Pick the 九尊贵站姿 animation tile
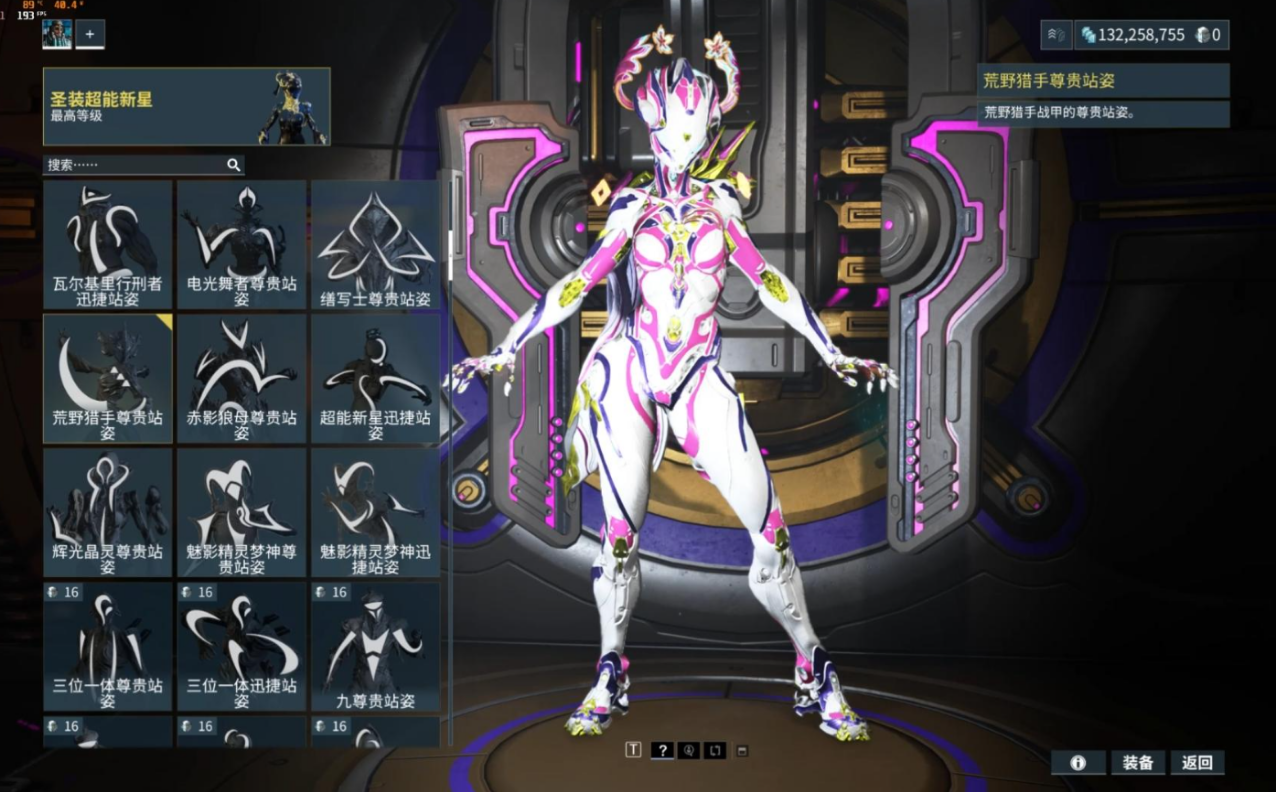The height and width of the screenshot is (792, 1276). [375, 646]
